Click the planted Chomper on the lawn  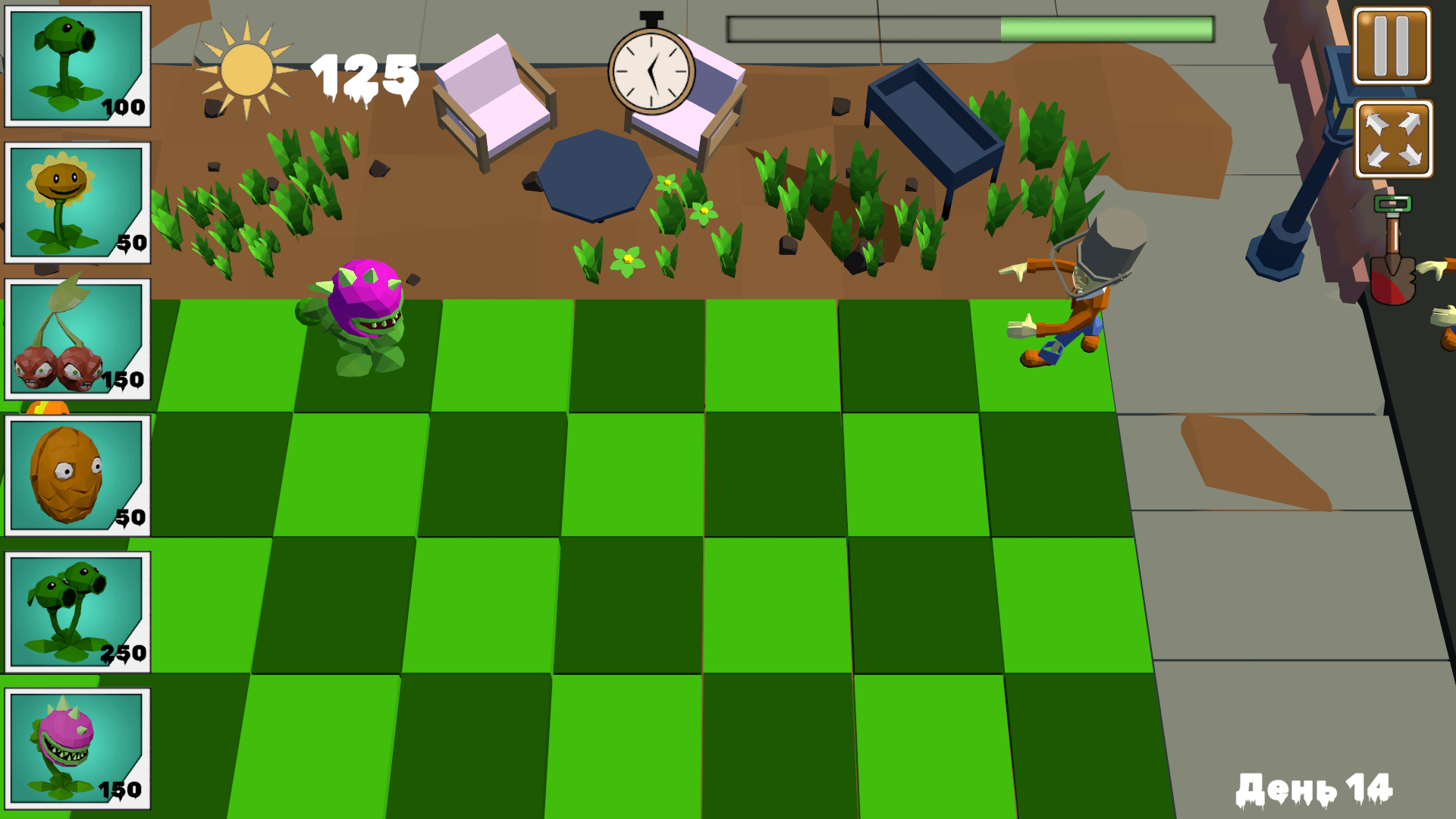pos(364,318)
